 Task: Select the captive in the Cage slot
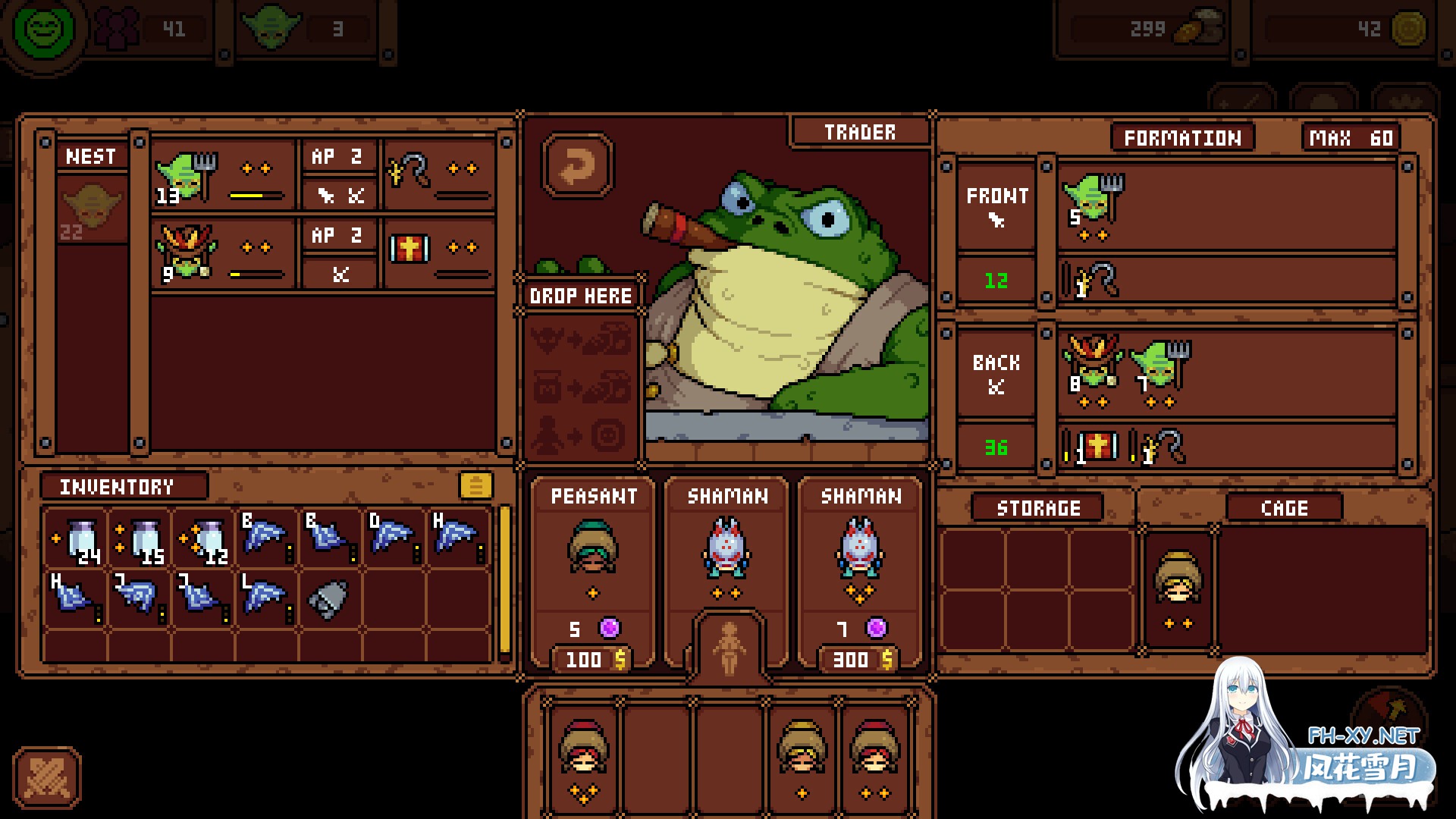(1178, 588)
